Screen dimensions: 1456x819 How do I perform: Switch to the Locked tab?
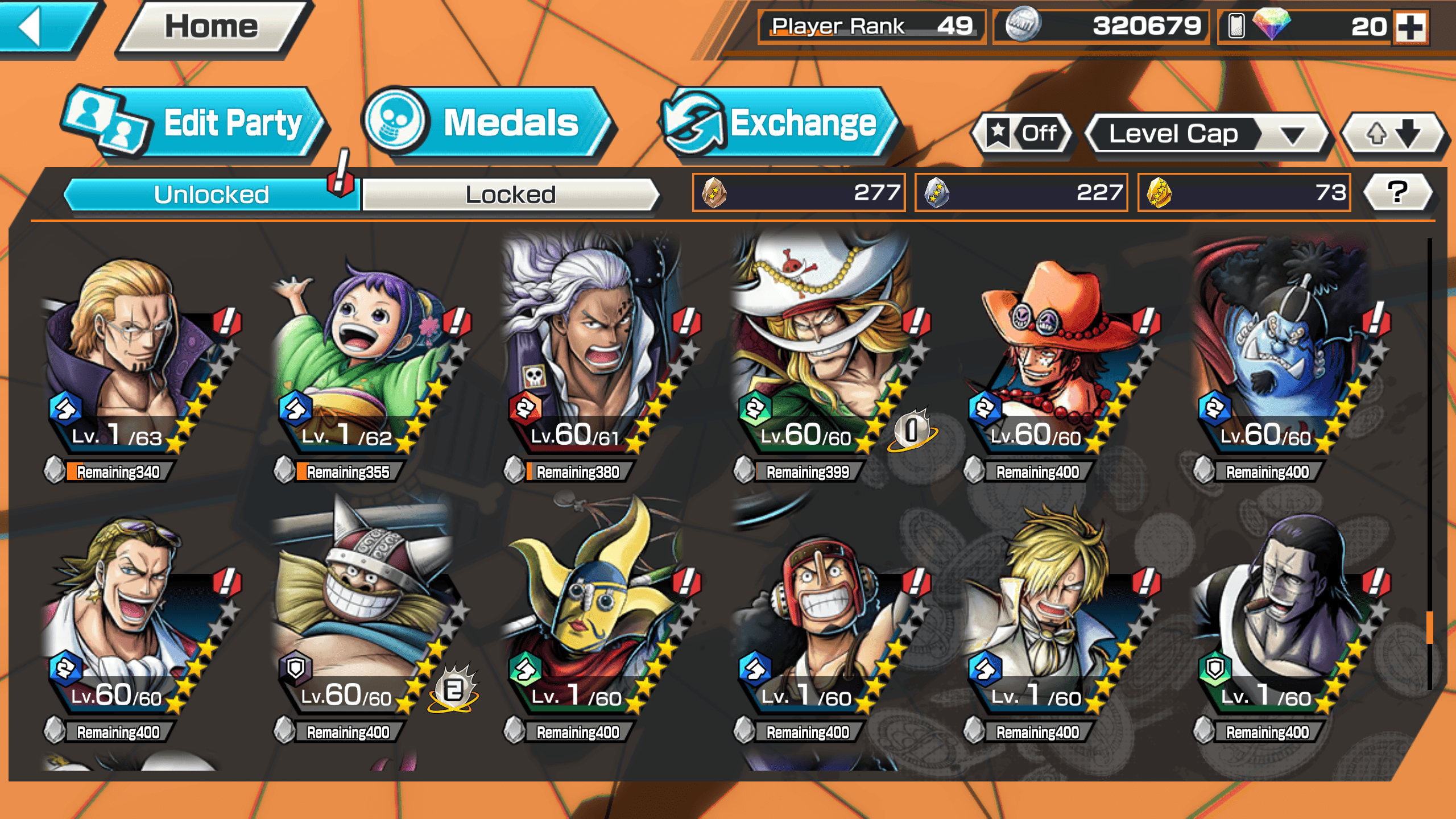pyautogui.click(x=510, y=195)
